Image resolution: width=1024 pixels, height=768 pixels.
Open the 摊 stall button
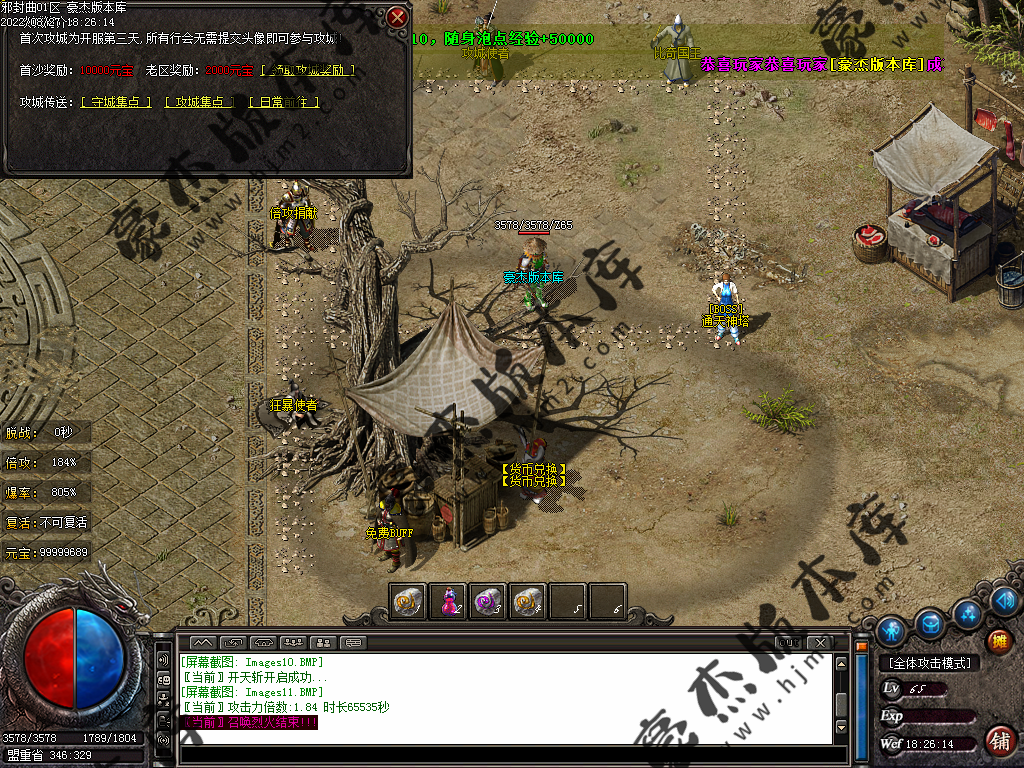coord(998,641)
